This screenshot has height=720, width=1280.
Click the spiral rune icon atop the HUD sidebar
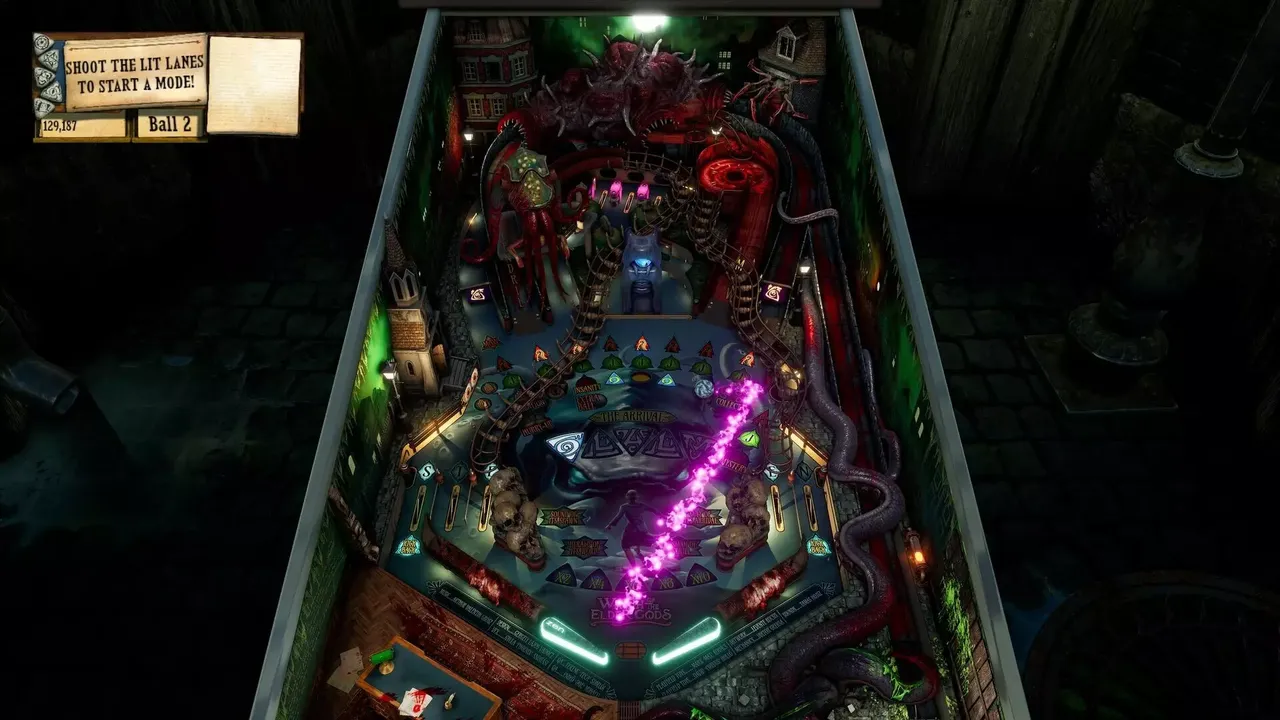(x=42, y=42)
